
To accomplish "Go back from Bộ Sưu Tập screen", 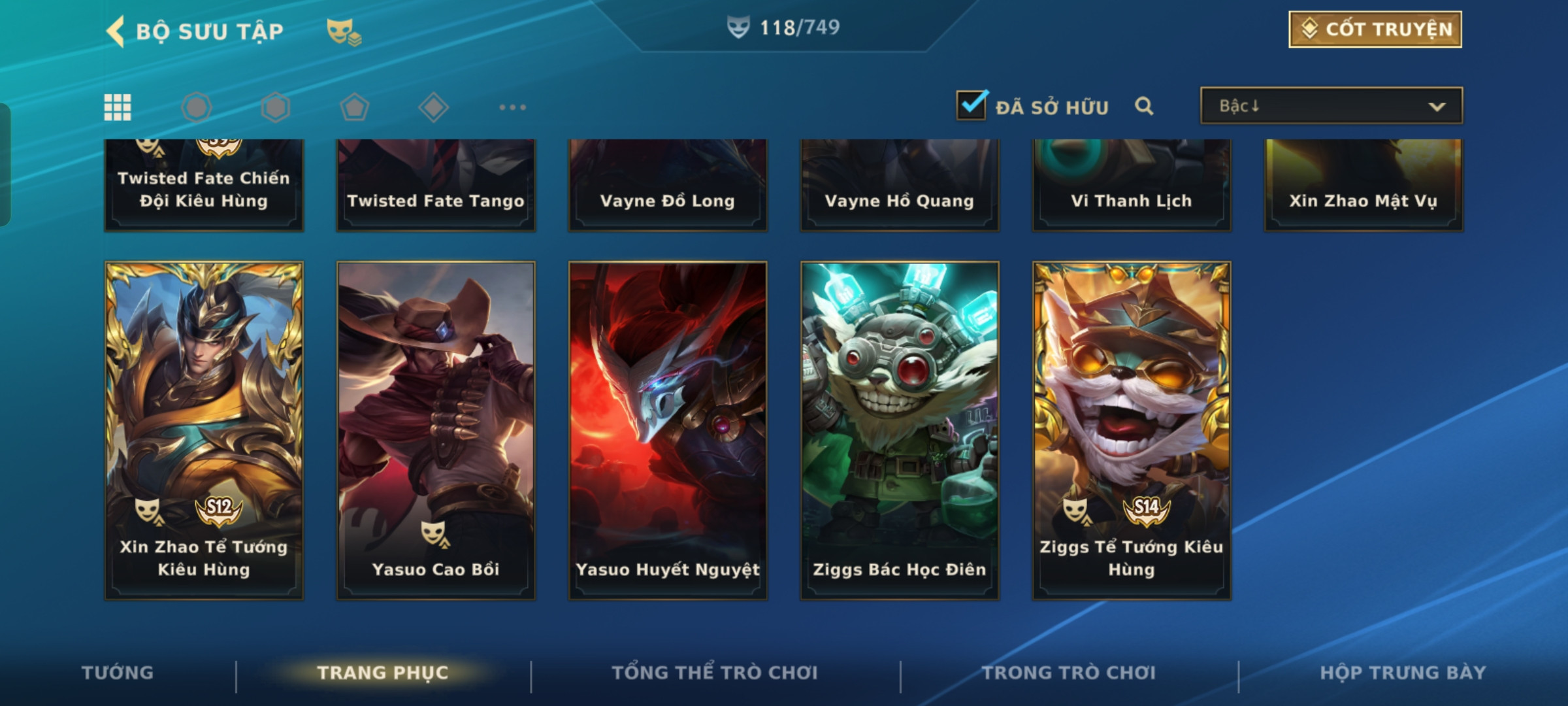I will tap(116, 31).
